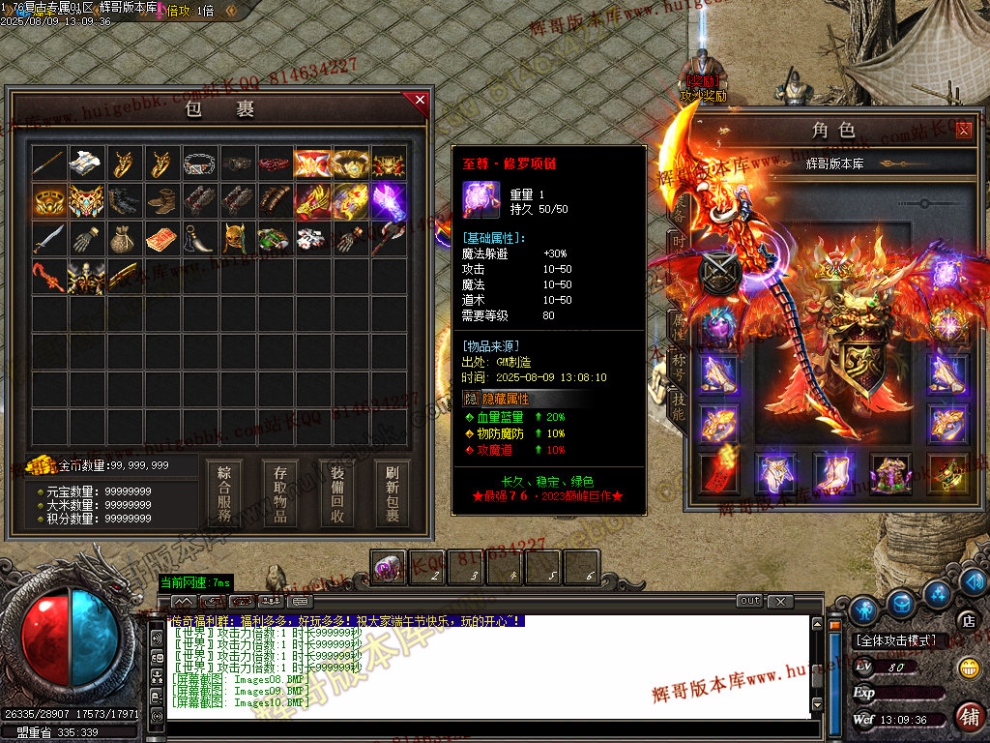Close the 包裹 inventory window
The height and width of the screenshot is (743, 990).
(x=420, y=100)
